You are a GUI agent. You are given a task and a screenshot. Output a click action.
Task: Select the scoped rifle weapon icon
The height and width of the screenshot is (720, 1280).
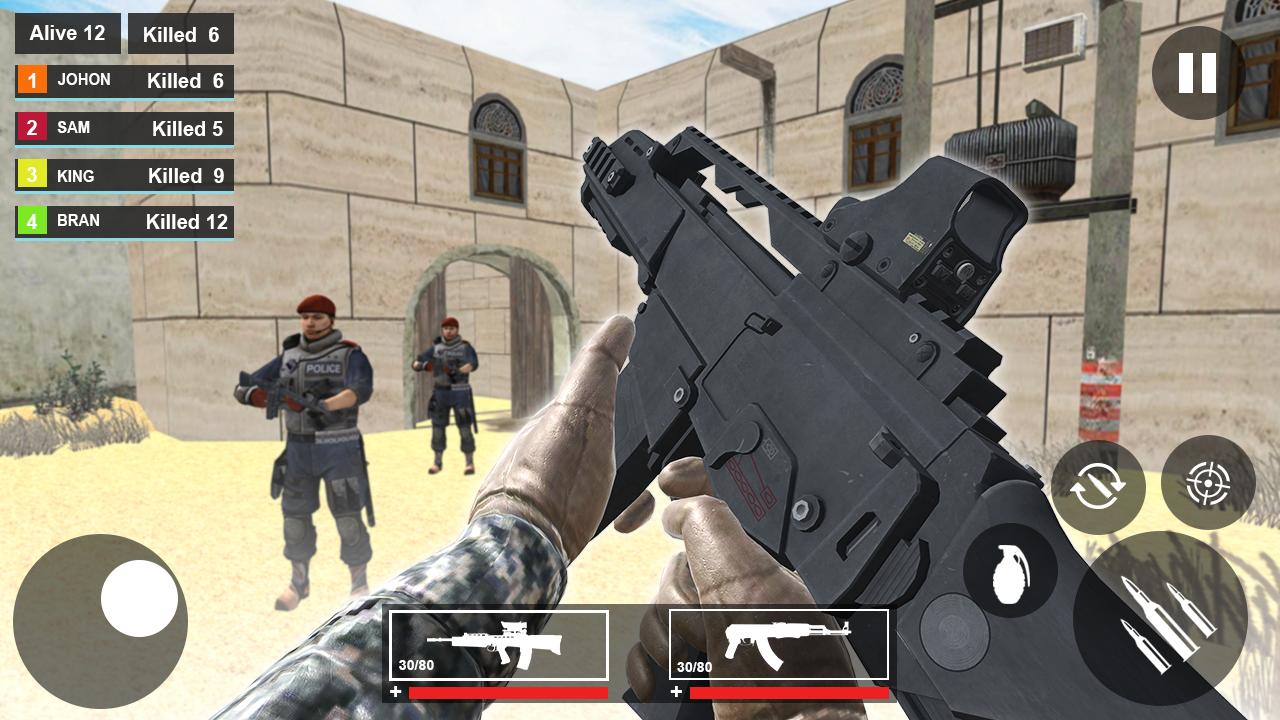pyautogui.click(x=499, y=645)
